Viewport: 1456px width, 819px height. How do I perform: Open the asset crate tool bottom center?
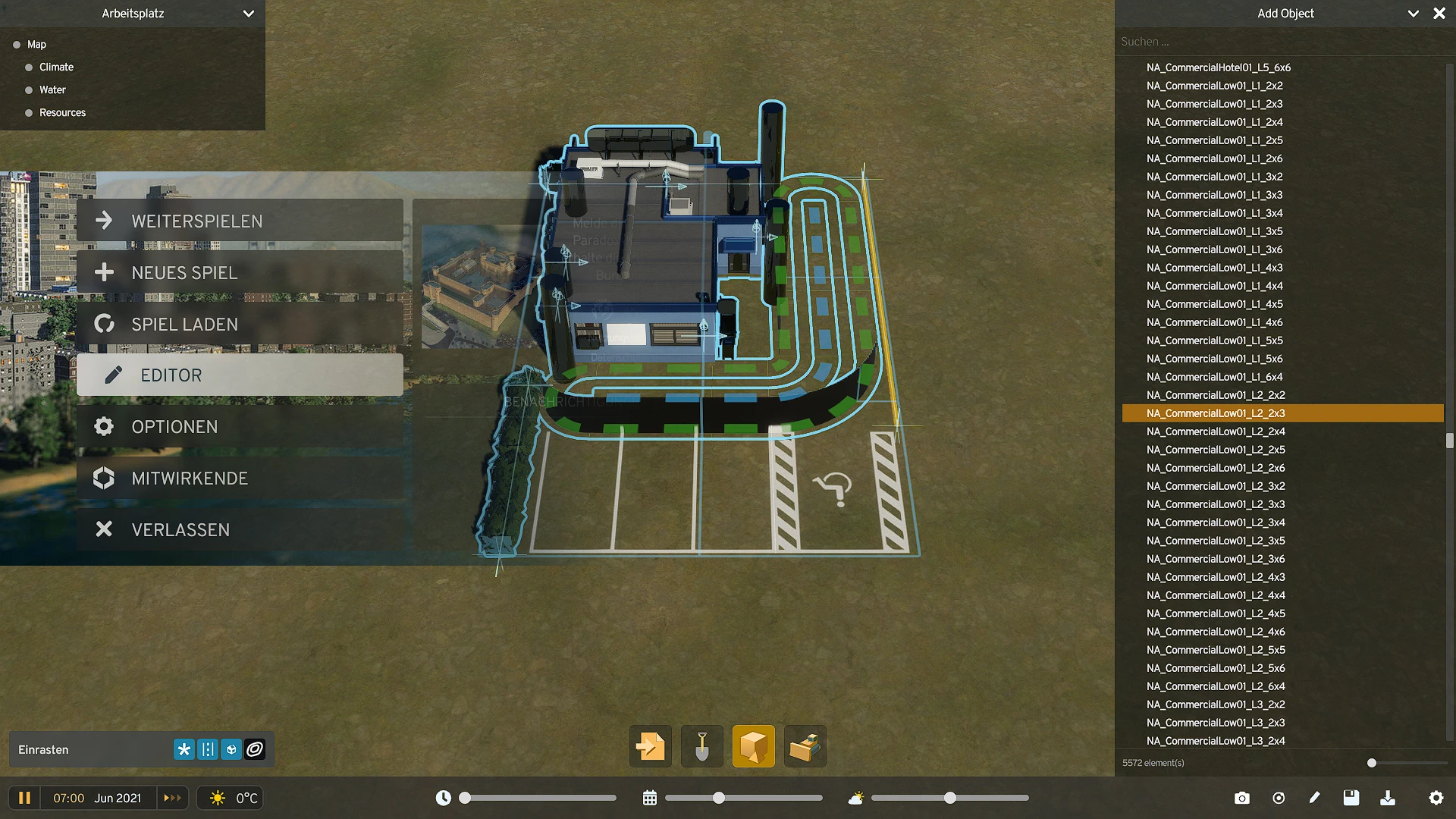(x=805, y=746)
